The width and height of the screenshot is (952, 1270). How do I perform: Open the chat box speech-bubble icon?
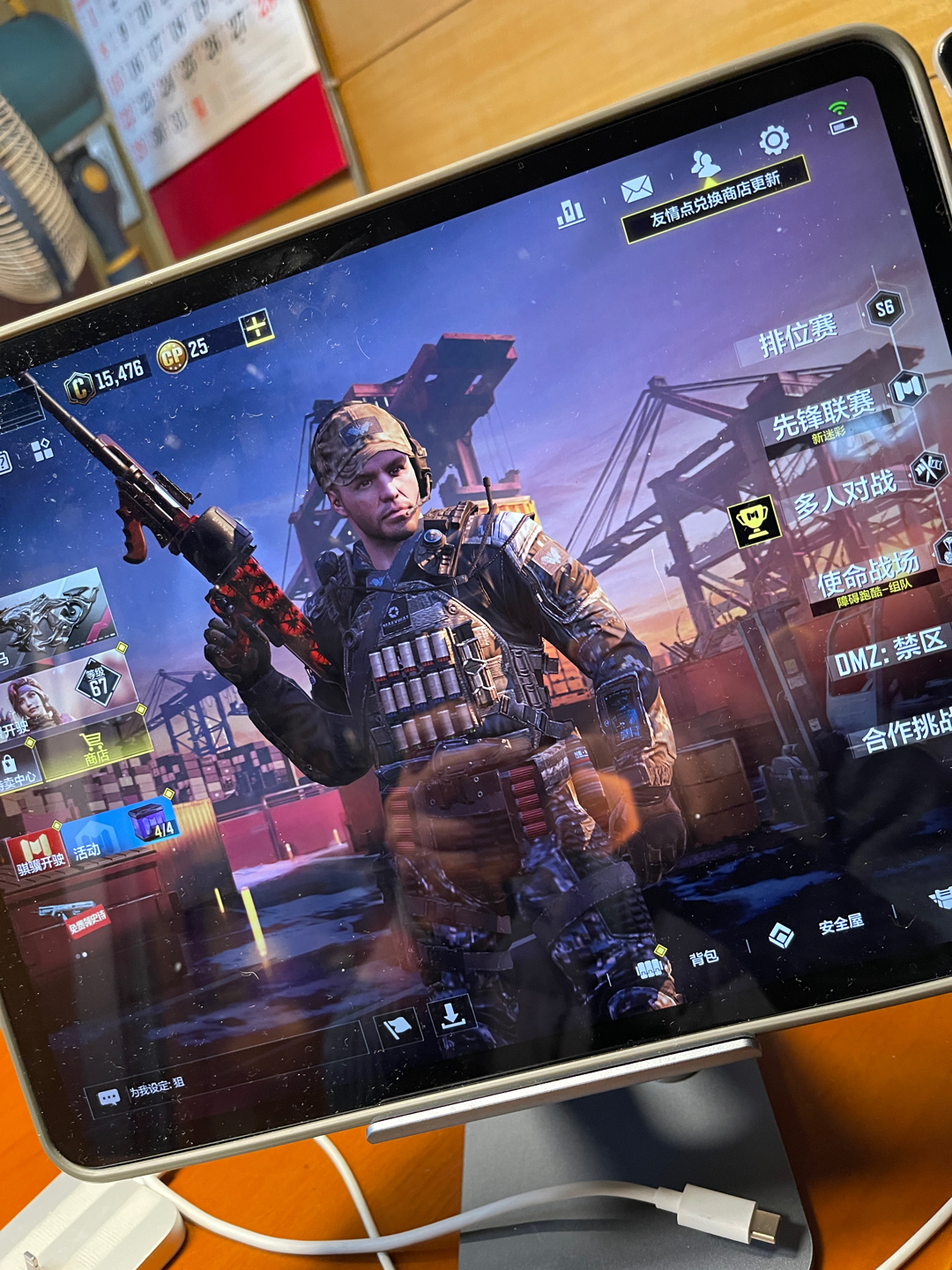click(x=109, y=1098)
